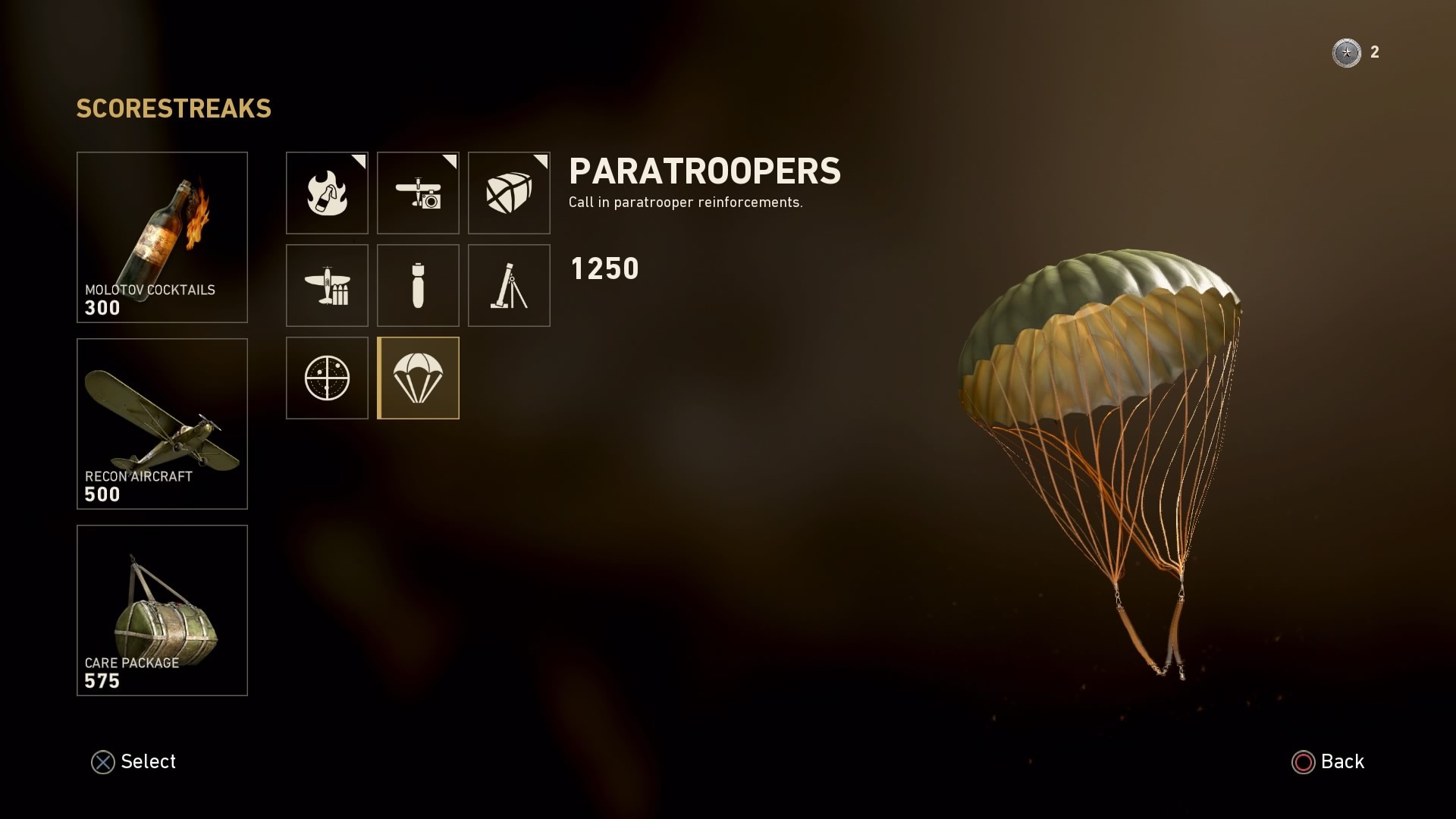This screenshot has width=1456, height=819.
Task: Open the Care Package equipped slot
Action: (x=162, y=610)
